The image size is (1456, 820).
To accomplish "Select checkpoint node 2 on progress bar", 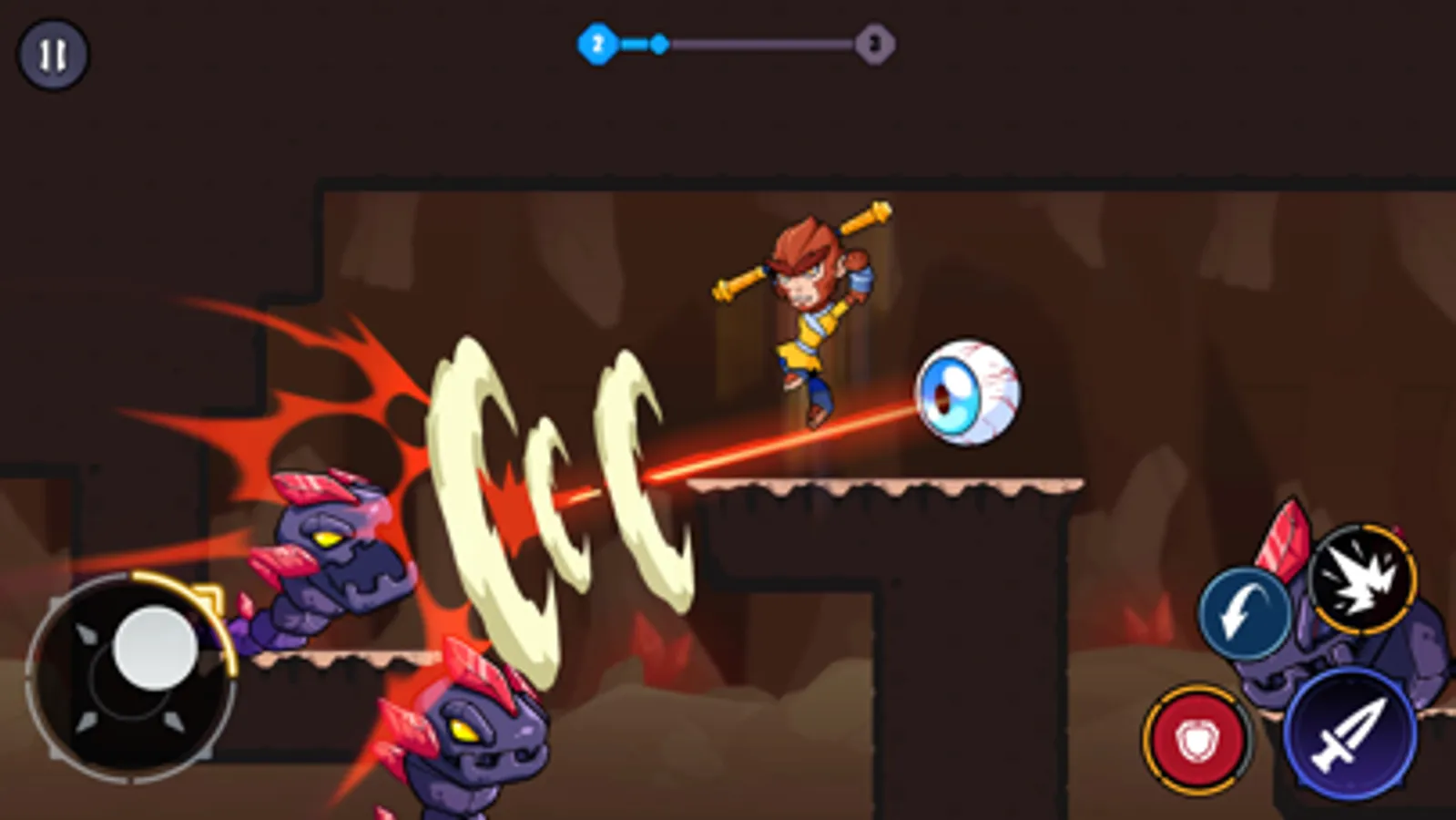I will (x=596, y=41).
